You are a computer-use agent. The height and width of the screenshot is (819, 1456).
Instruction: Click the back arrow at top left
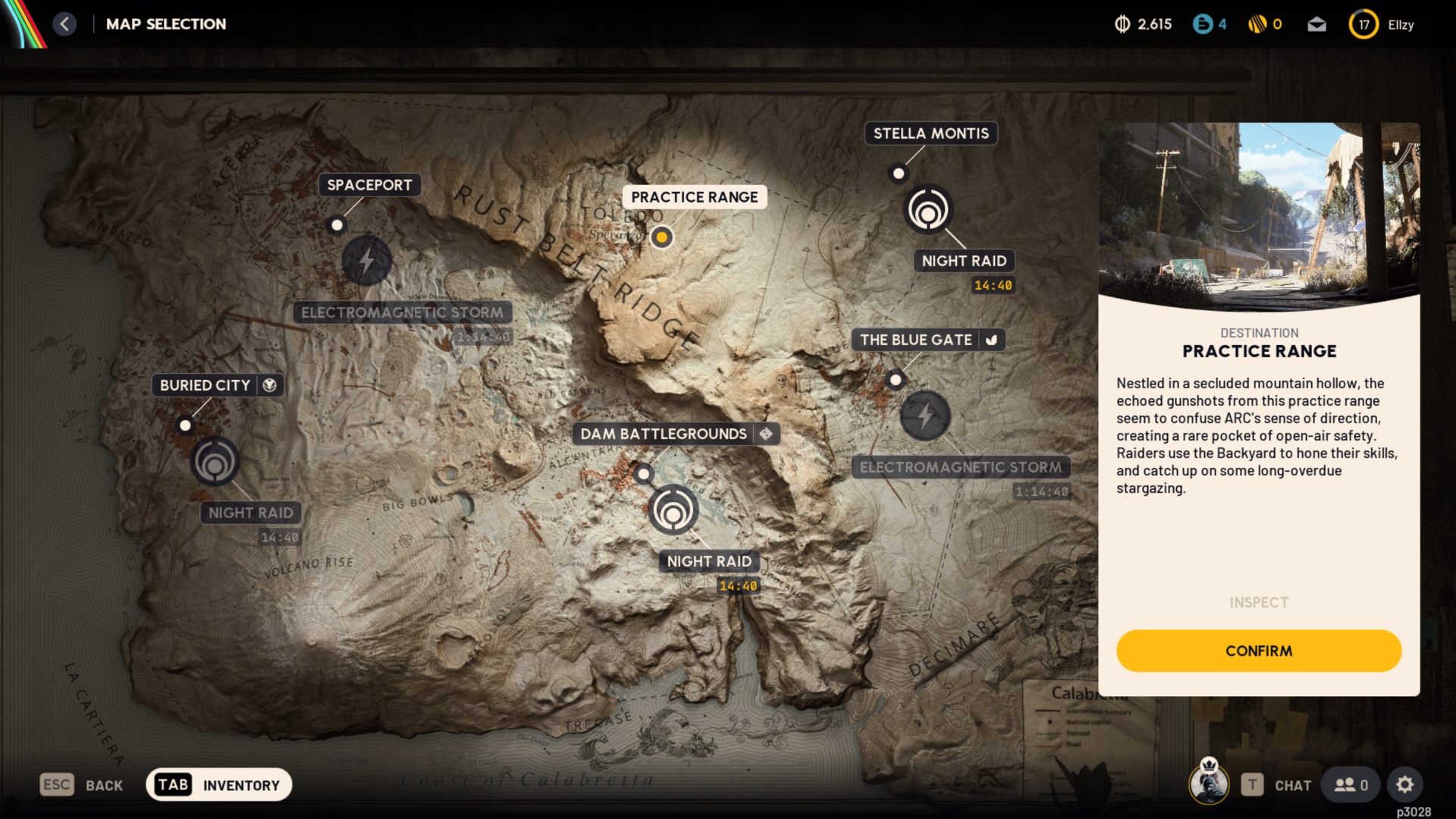[65, 24]
